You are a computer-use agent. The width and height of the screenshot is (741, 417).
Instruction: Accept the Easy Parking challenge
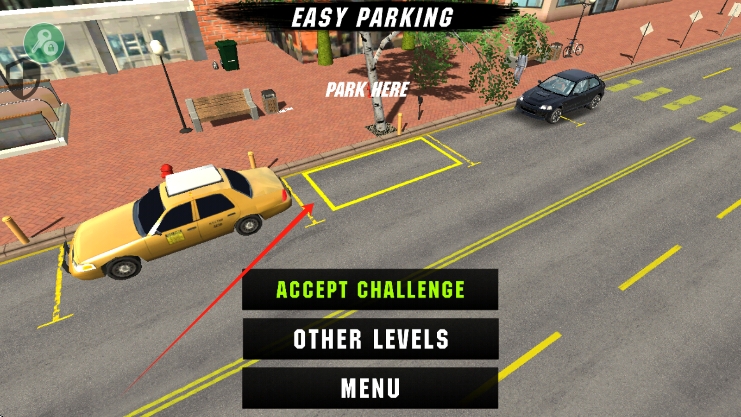[370, 290]
